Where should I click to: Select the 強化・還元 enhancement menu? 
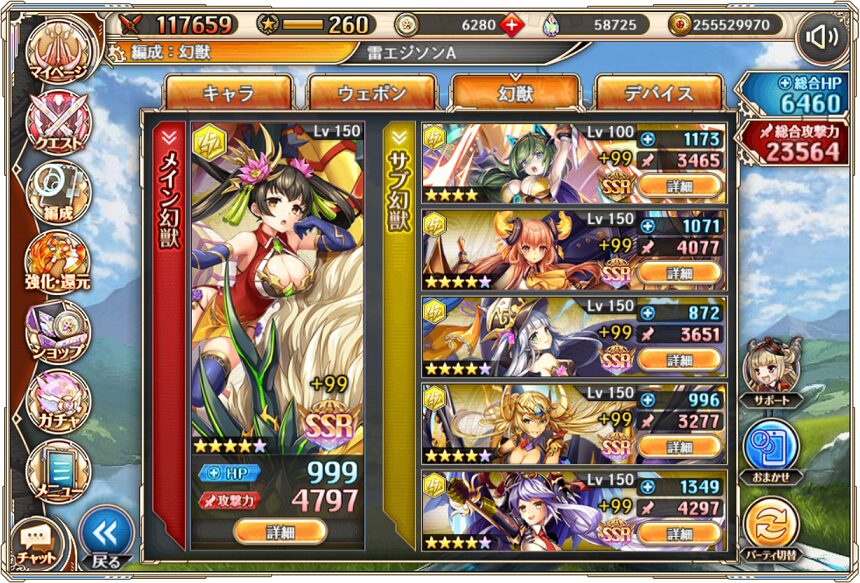57,260
